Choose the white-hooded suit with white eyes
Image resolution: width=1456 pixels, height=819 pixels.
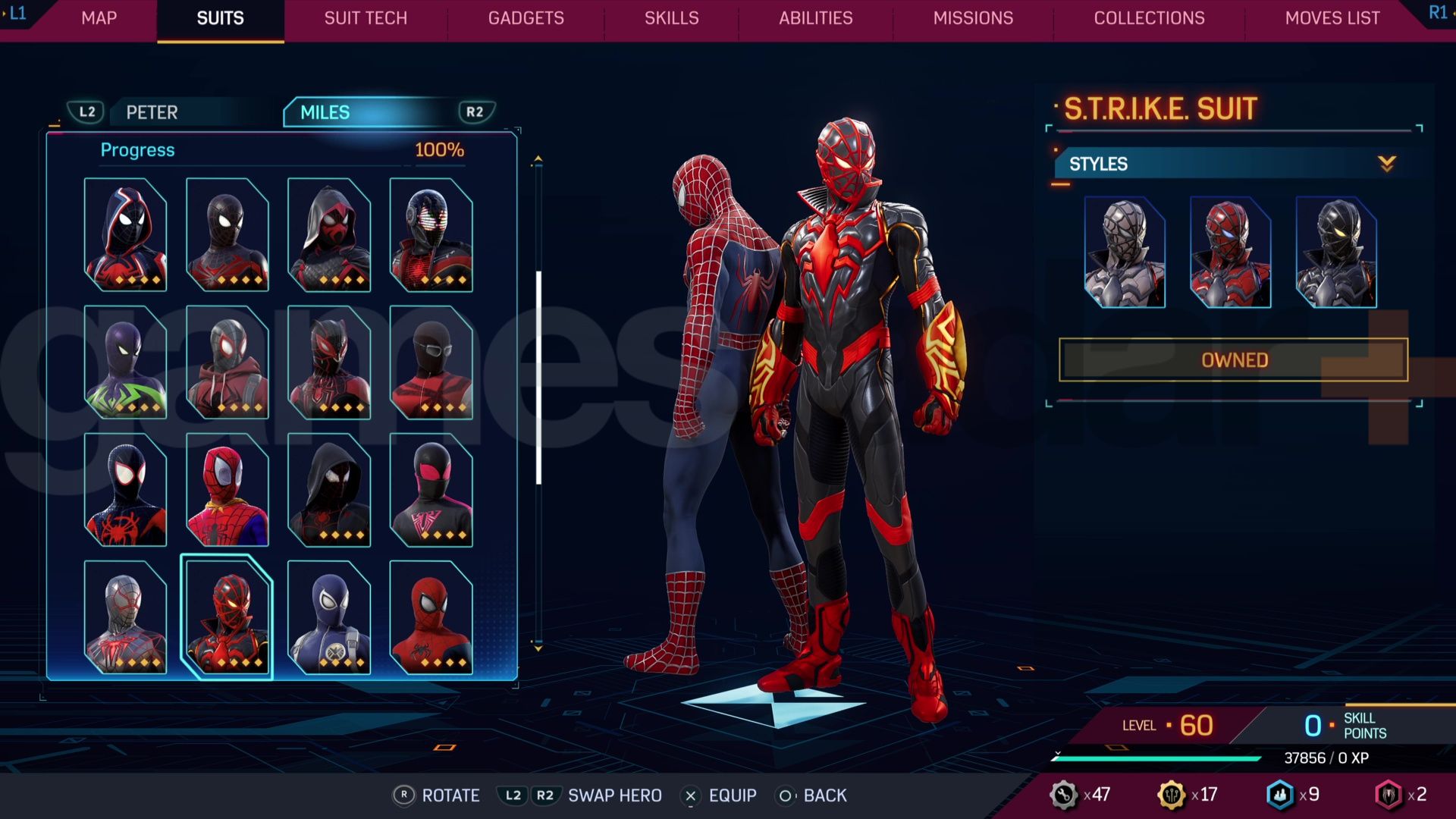pos(125,235)
